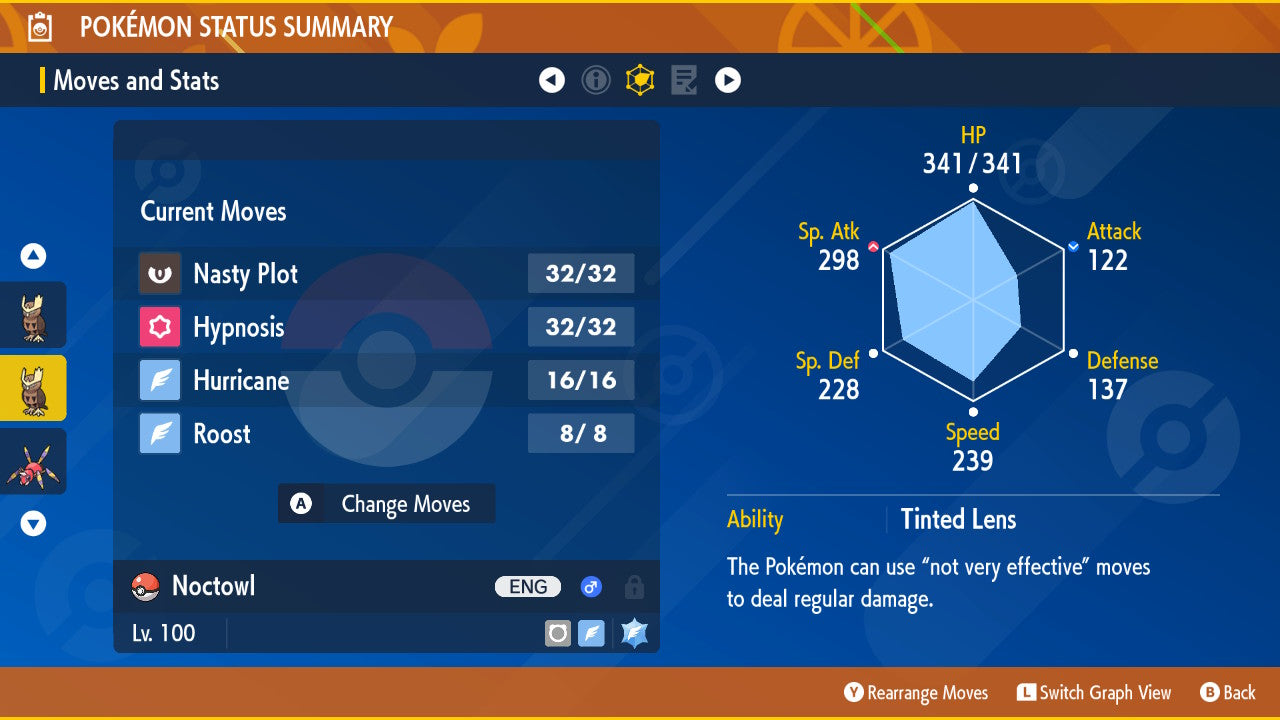Select the Nasty Plot move
This screenshot has width=1280, height=720.
pos(386,274)
